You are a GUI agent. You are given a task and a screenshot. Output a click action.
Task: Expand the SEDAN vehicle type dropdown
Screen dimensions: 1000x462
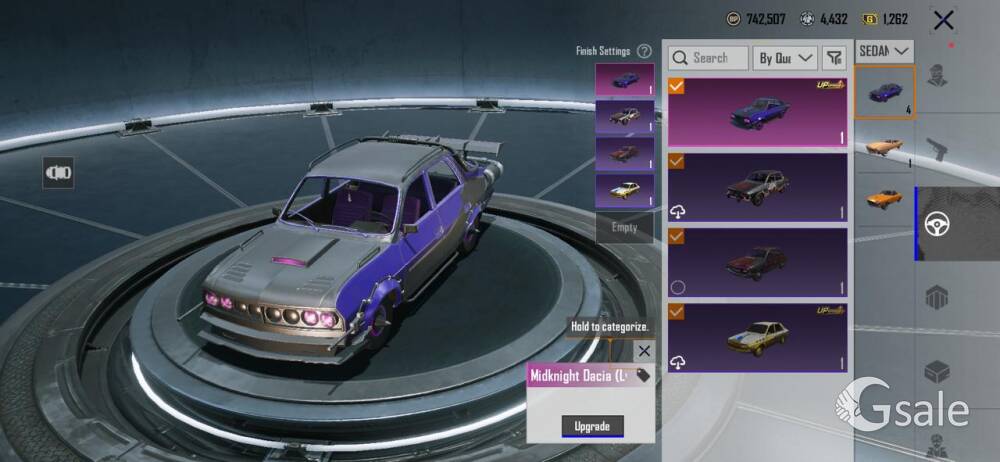[886, 50]
